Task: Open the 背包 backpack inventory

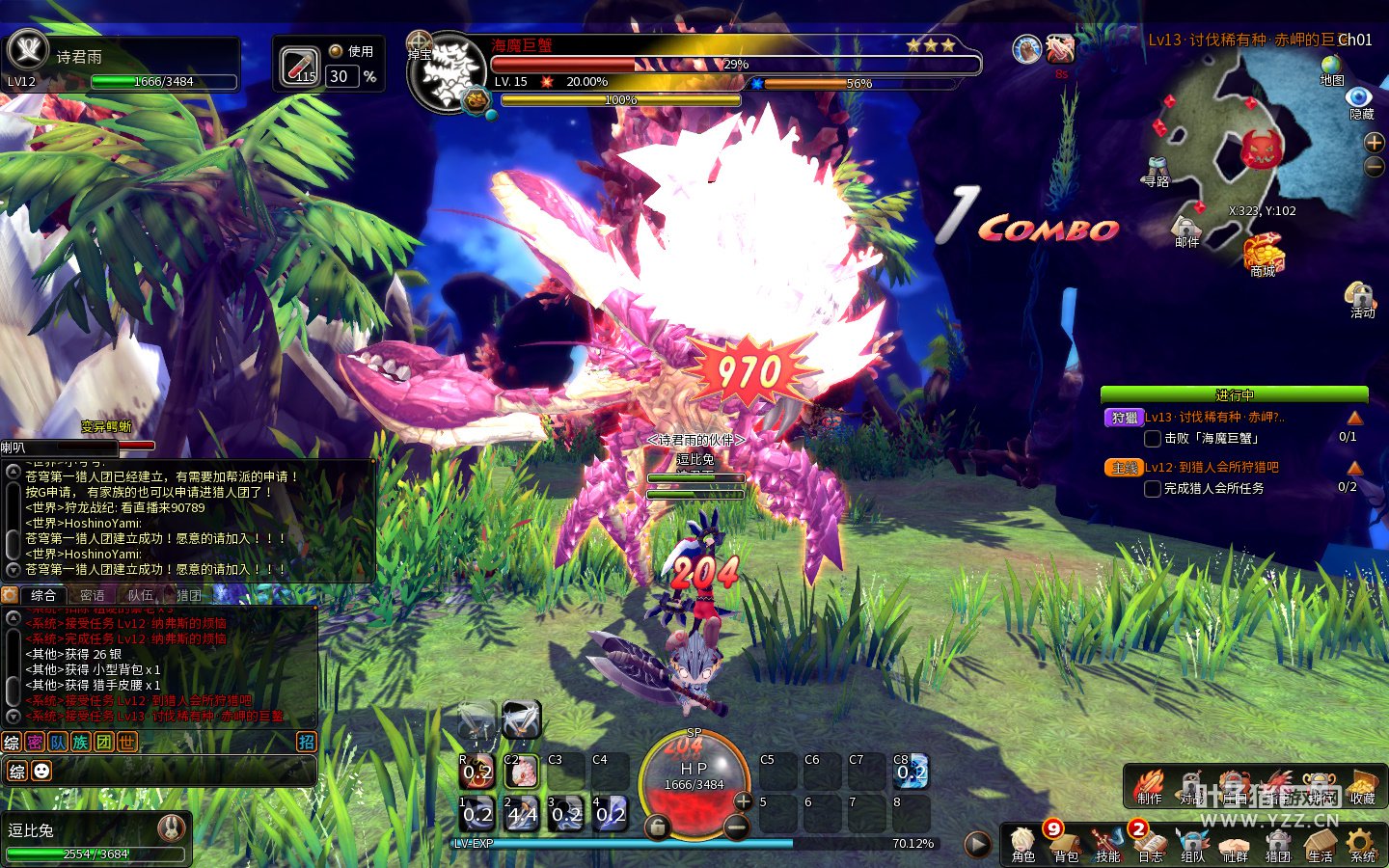Action: (1065, 845)
